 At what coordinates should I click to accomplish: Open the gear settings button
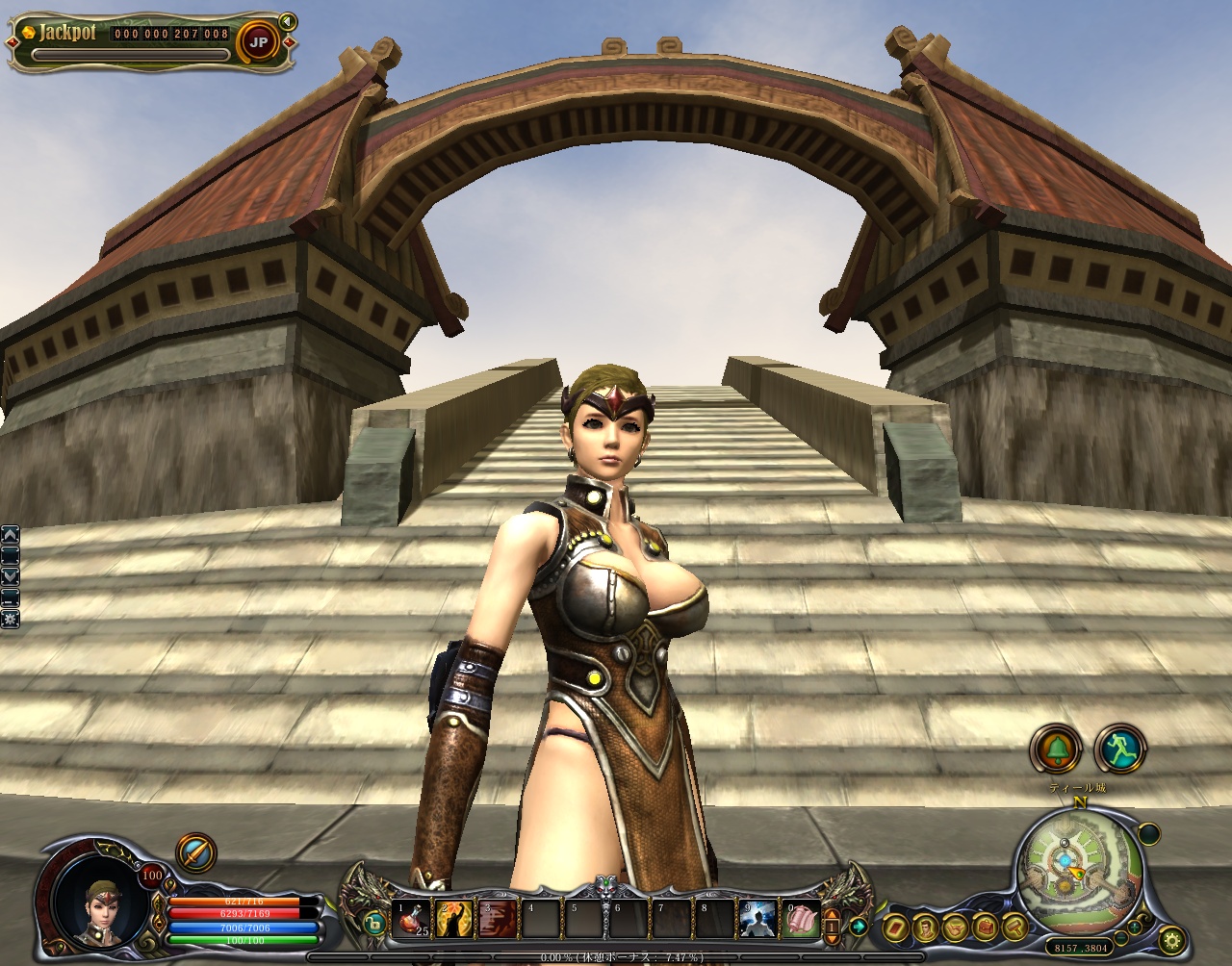(1172, 941)
